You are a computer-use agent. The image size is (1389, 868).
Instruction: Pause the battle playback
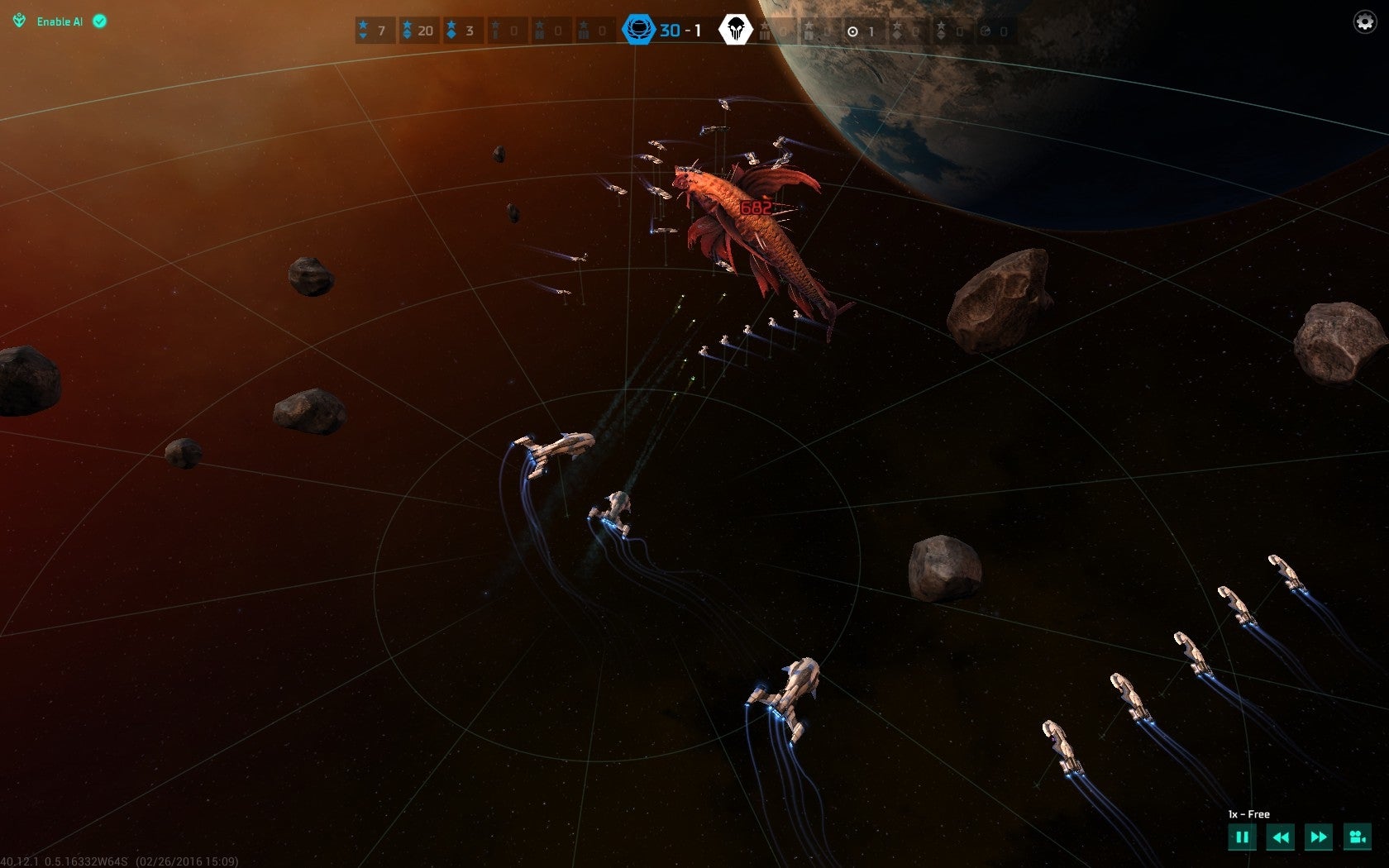(1242, 837)
